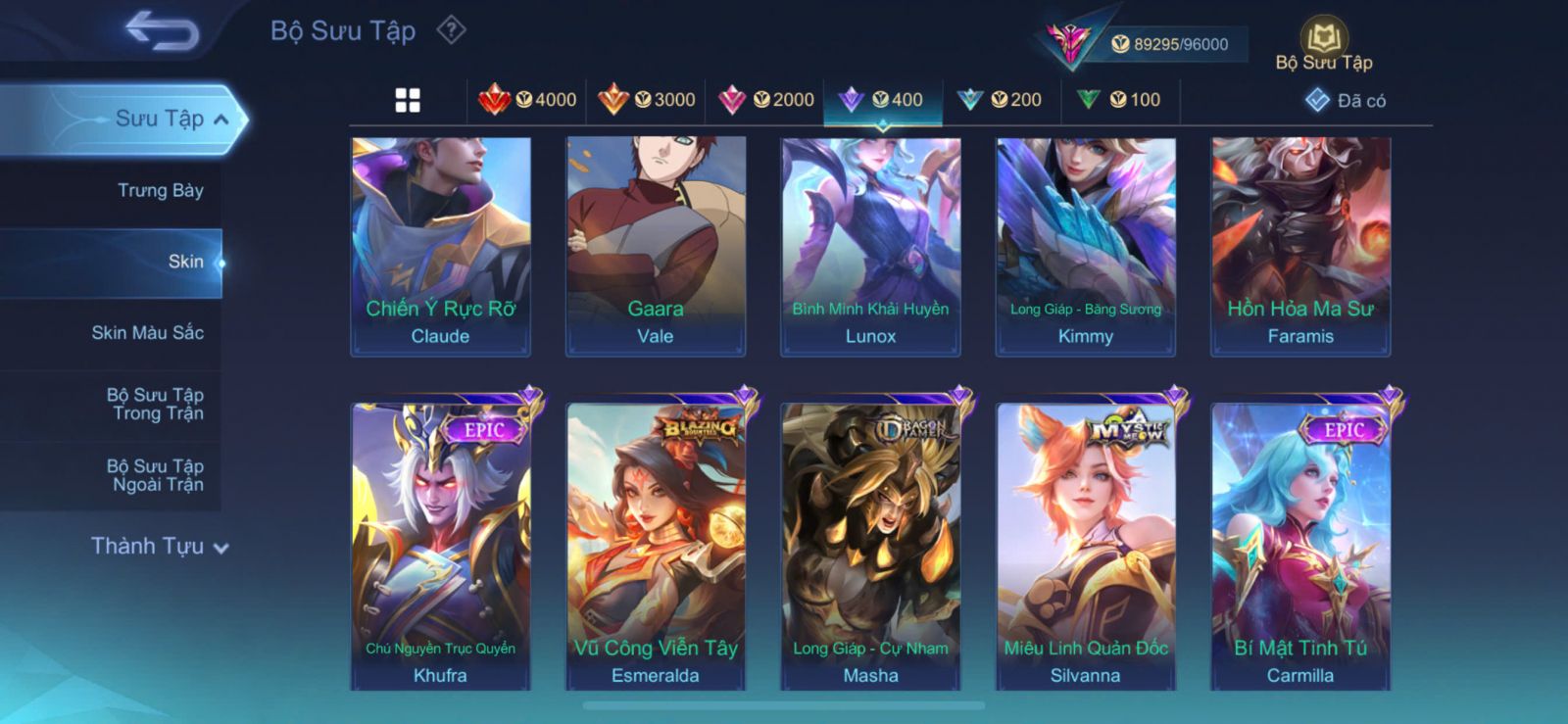Select Carmilla's Bí Mật Tinh Tú skin
1568x724 pixels.
pyautogui.click(x=1300, y=546)
